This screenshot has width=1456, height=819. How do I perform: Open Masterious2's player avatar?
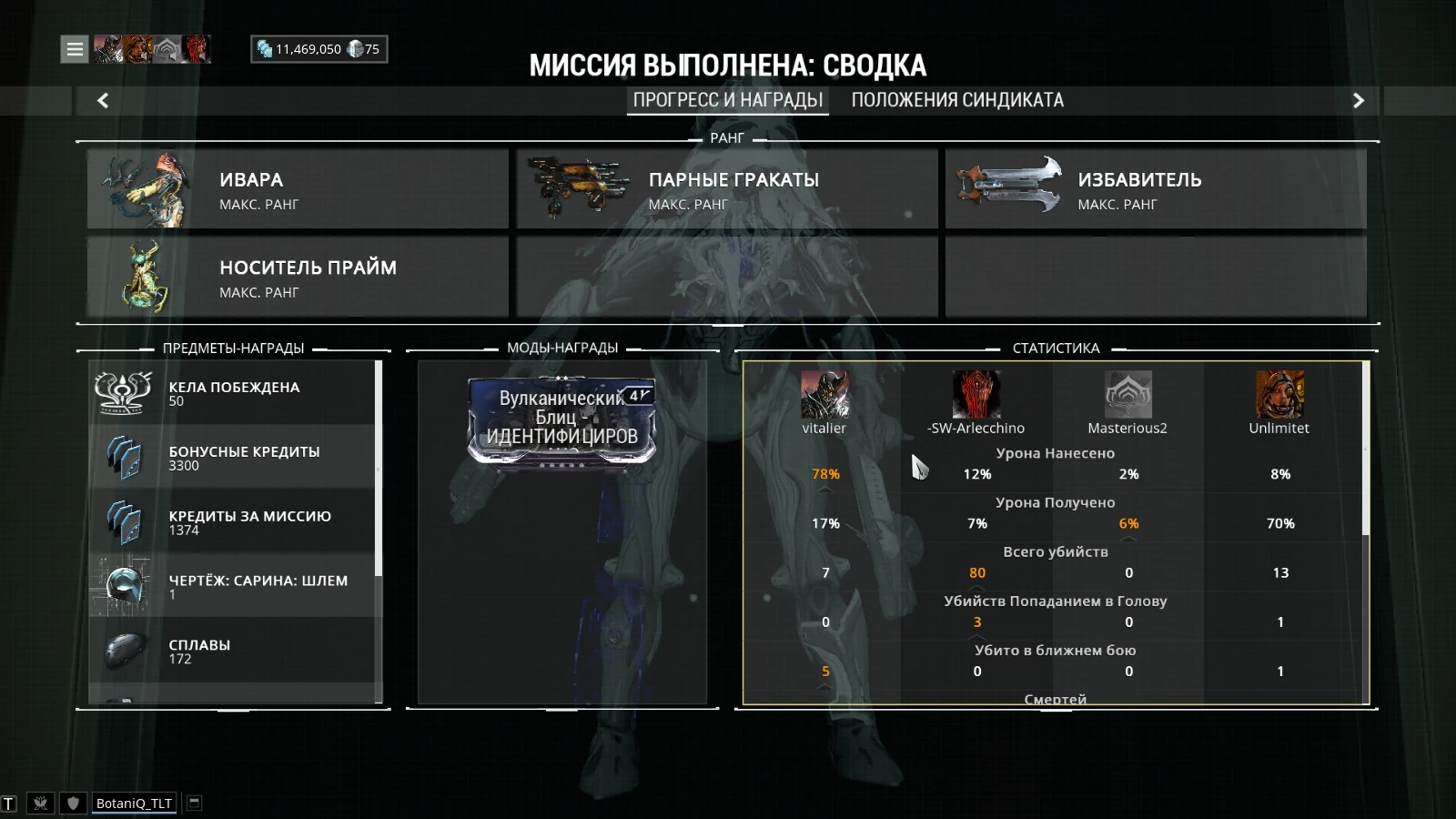(x=1127, y=395)
